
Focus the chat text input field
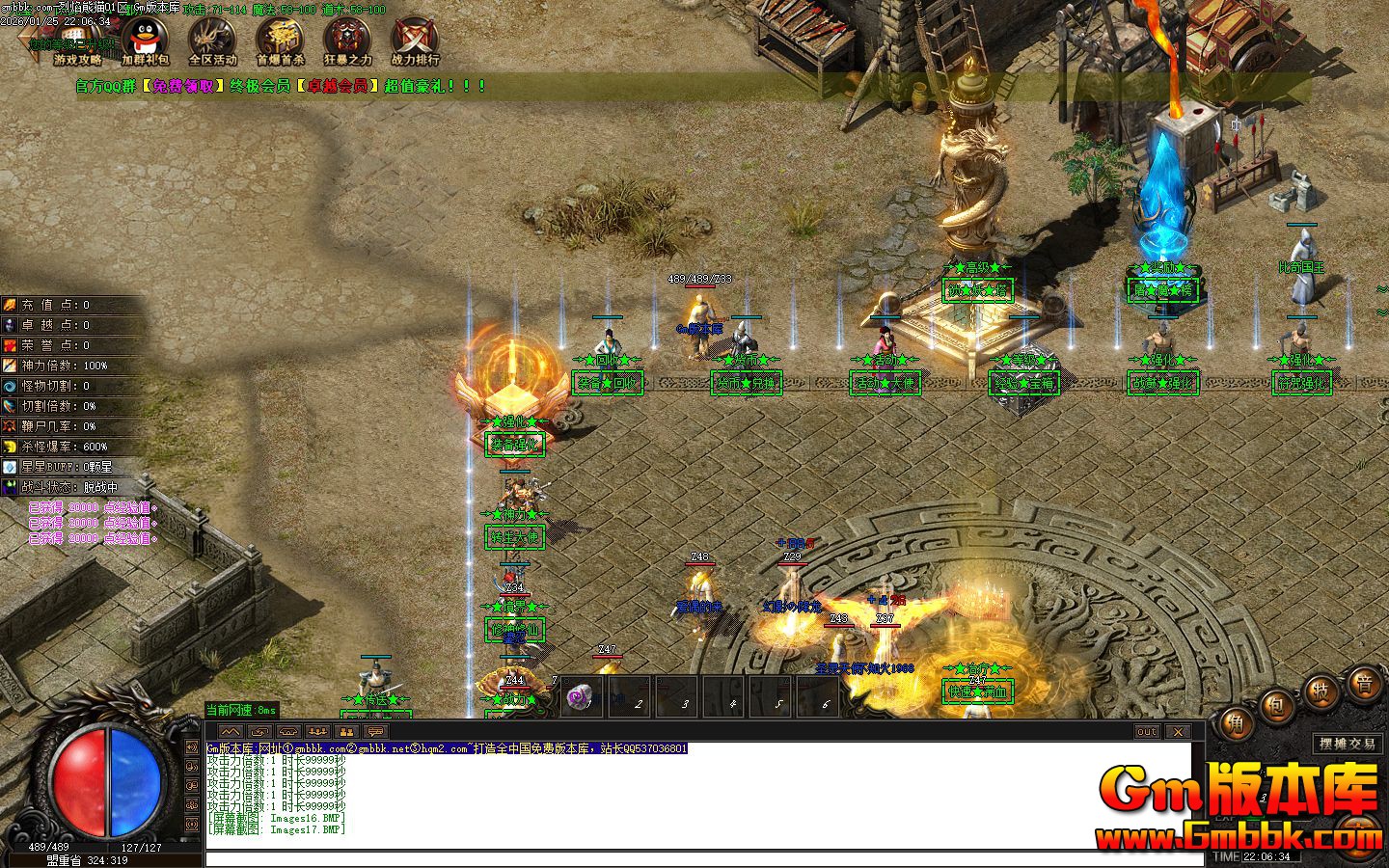tap(704, 859)
